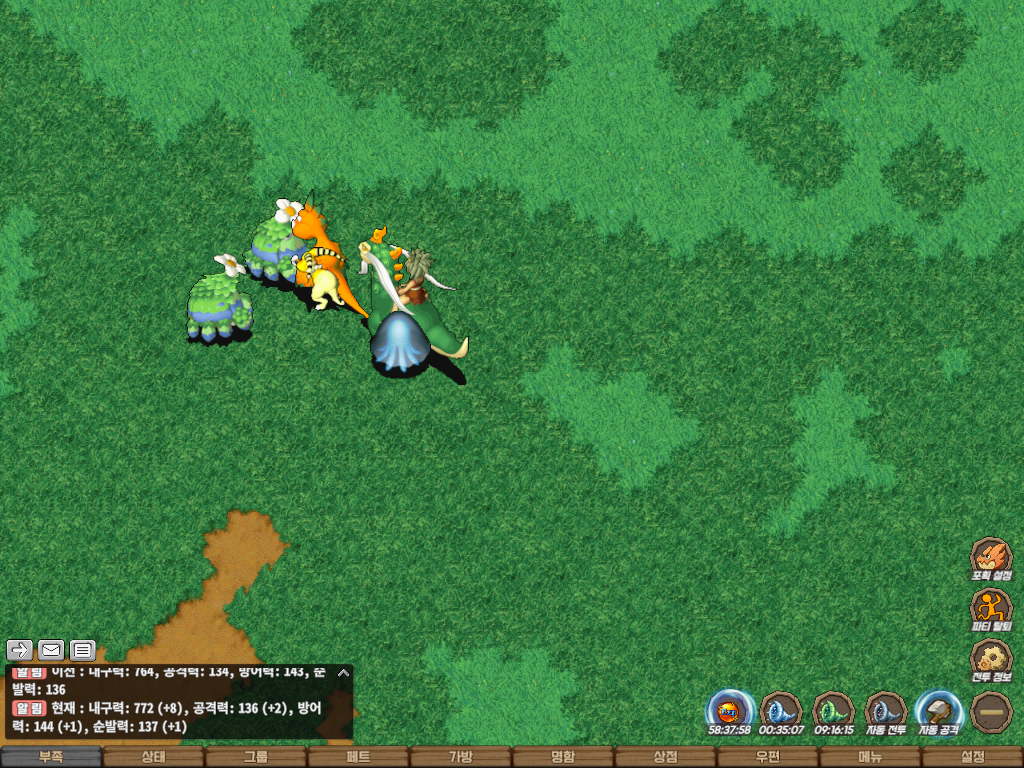Open the envelope message button above chat

click(51, 650)
